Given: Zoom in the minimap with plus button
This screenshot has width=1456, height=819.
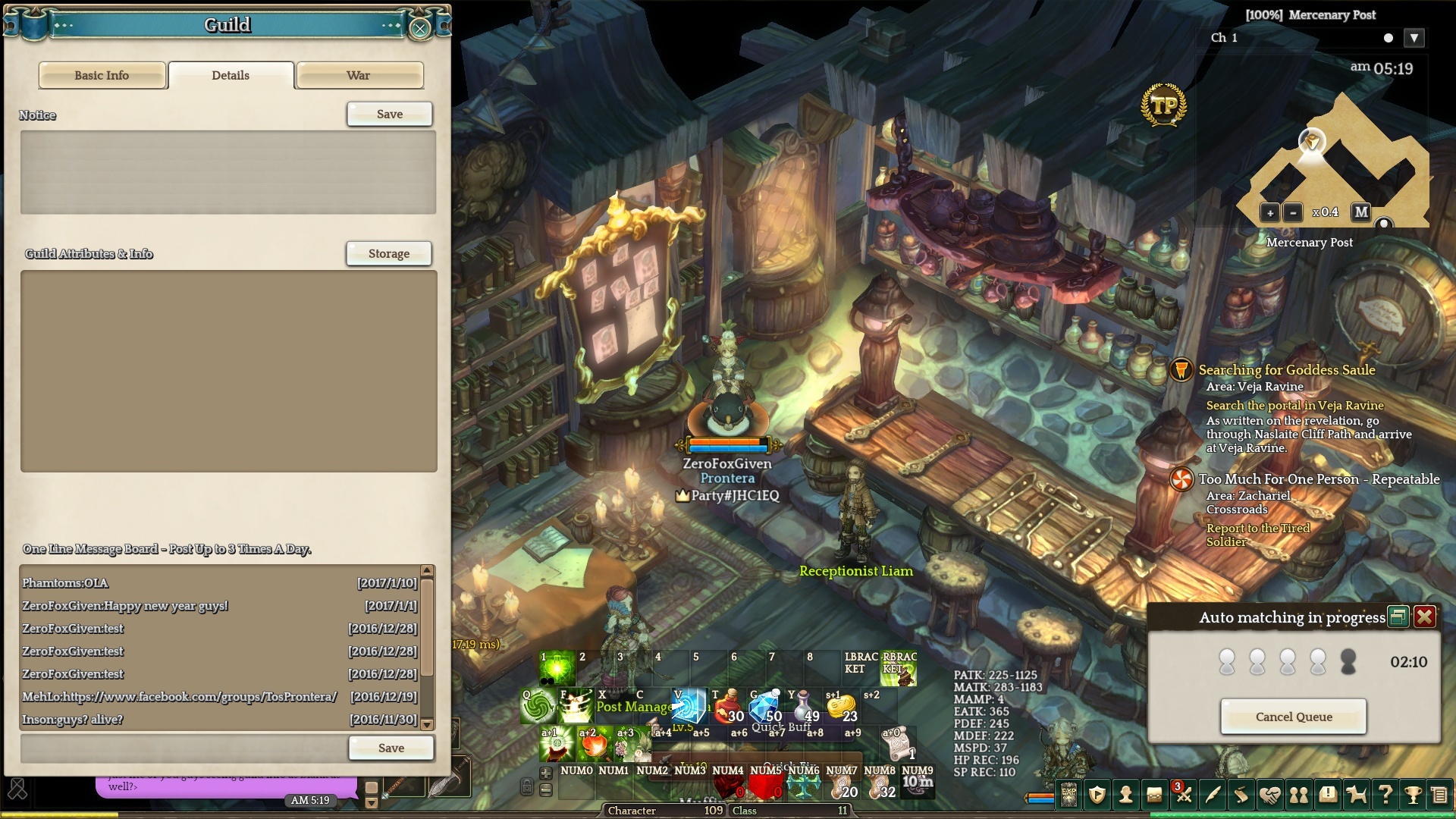Looking at the screenshot, I should pyautogui.click(x=1269, y=213).
